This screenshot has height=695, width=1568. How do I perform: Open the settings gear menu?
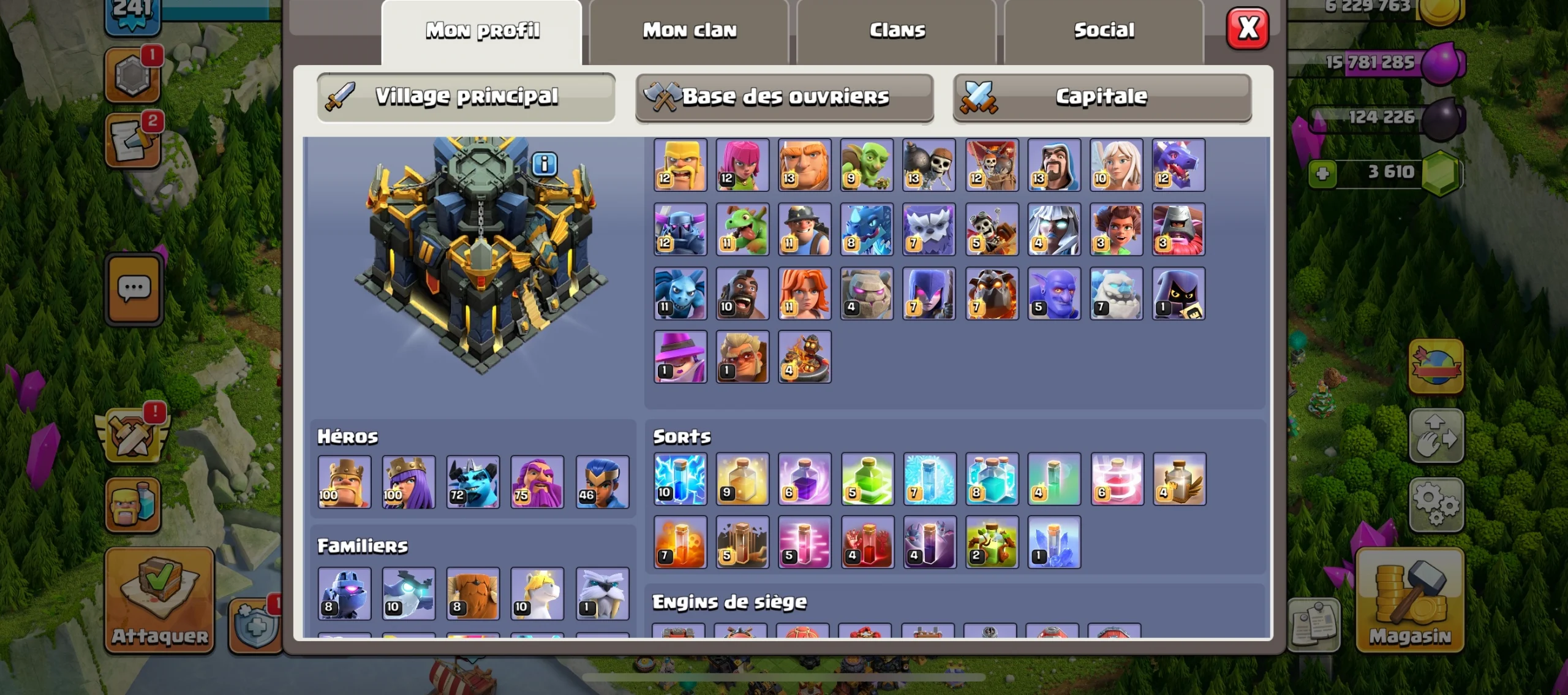(x=1436, y=506)
